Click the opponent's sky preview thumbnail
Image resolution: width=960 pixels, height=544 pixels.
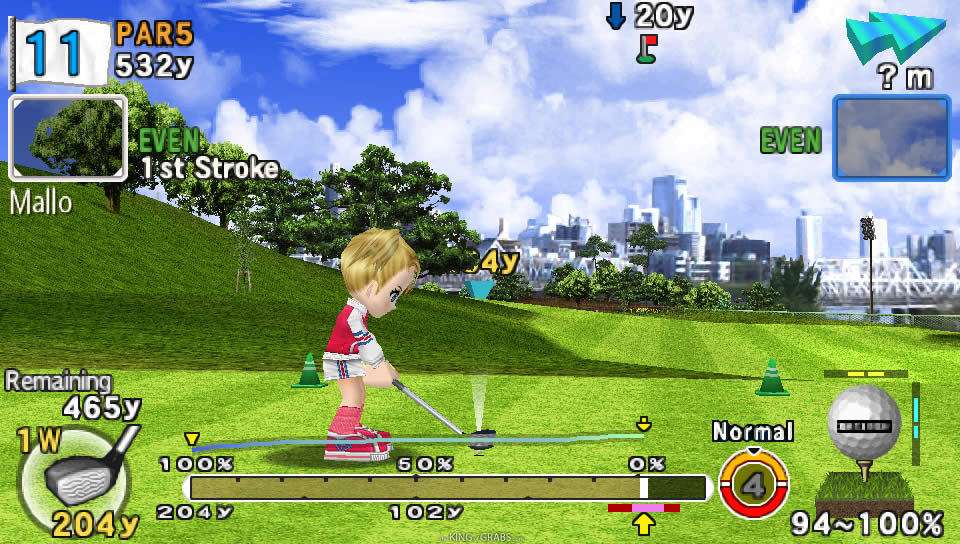tap(891, 139)
